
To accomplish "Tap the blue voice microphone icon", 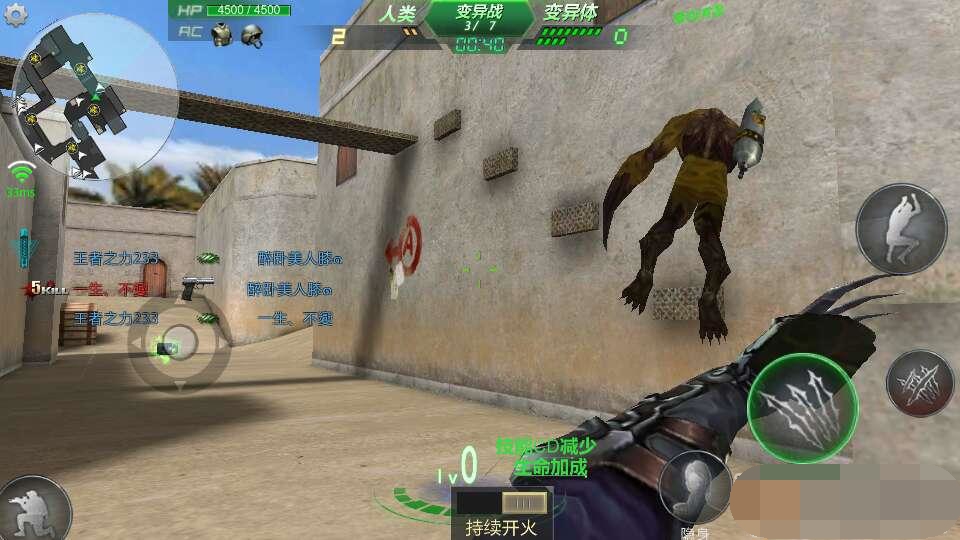I will tap(22, 249).
